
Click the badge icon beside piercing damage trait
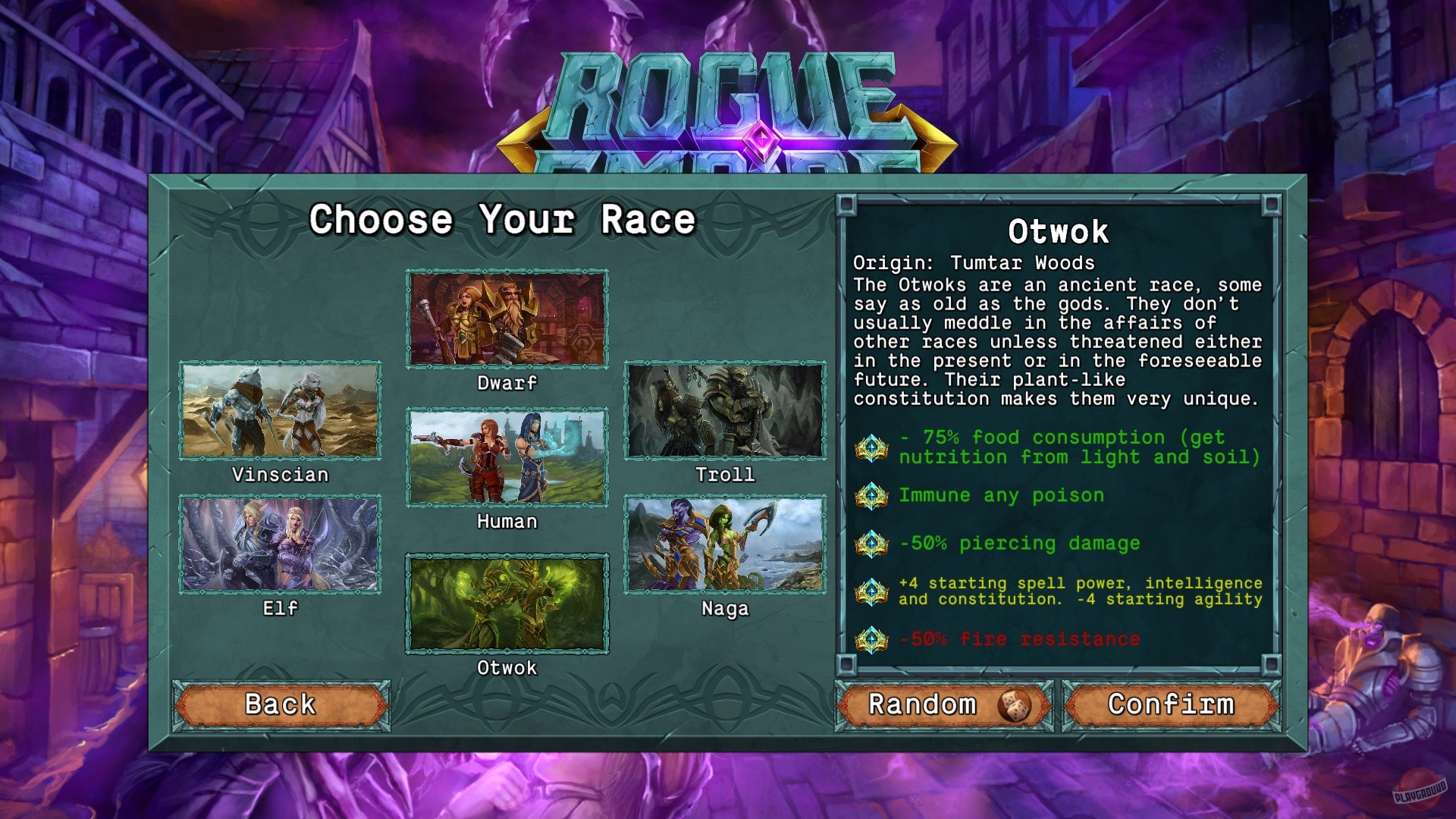[x=871, y=544]
